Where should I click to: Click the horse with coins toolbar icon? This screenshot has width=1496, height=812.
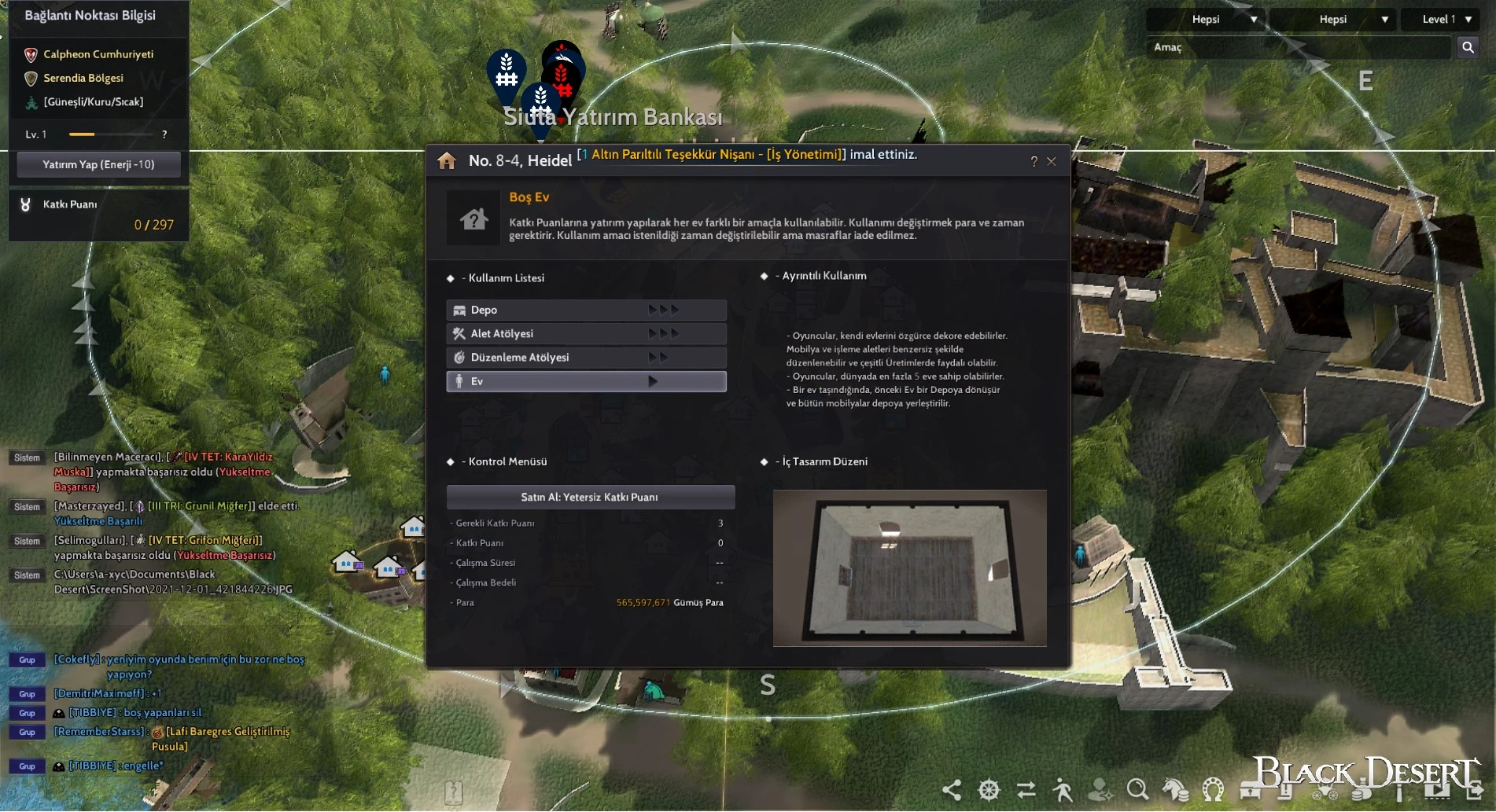coord(1176,789)
